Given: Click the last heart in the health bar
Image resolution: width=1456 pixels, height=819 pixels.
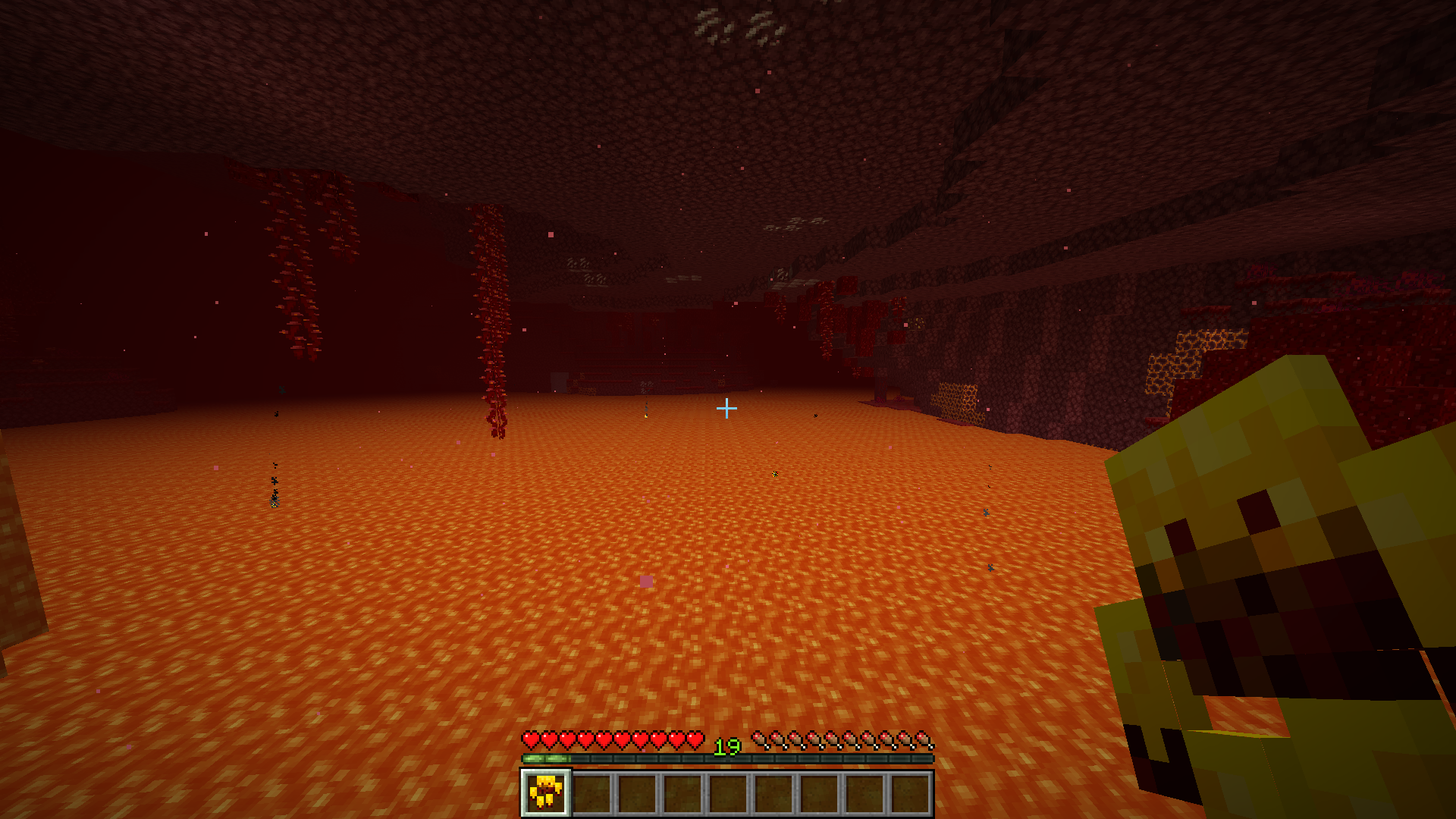Looking at the screenshot, I should [695, 740].
